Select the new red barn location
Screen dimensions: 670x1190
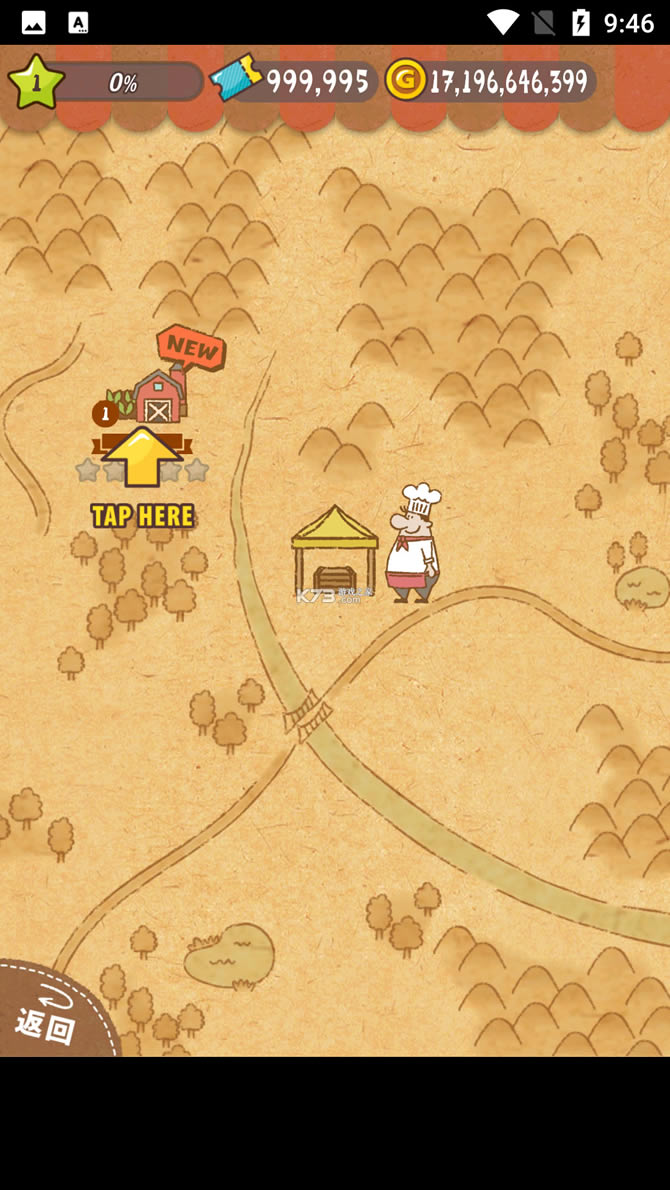(158, 397)
